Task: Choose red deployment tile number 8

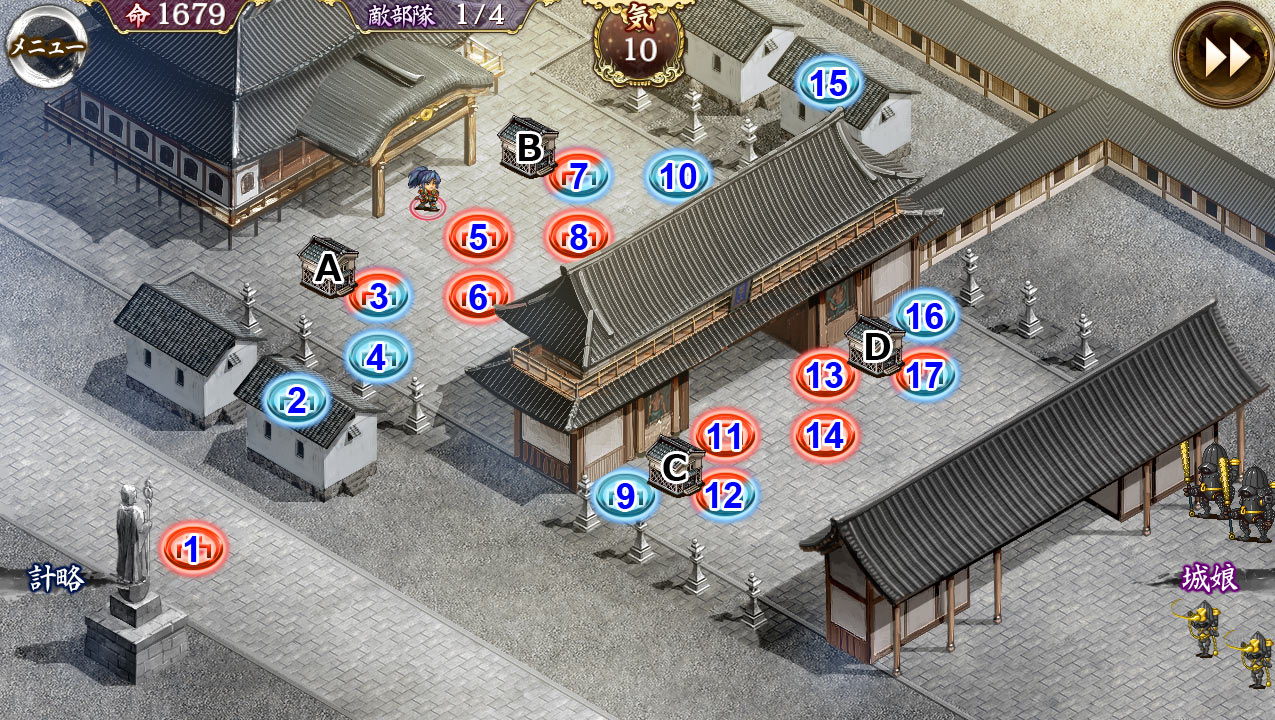Action: (x=578, y=238)
